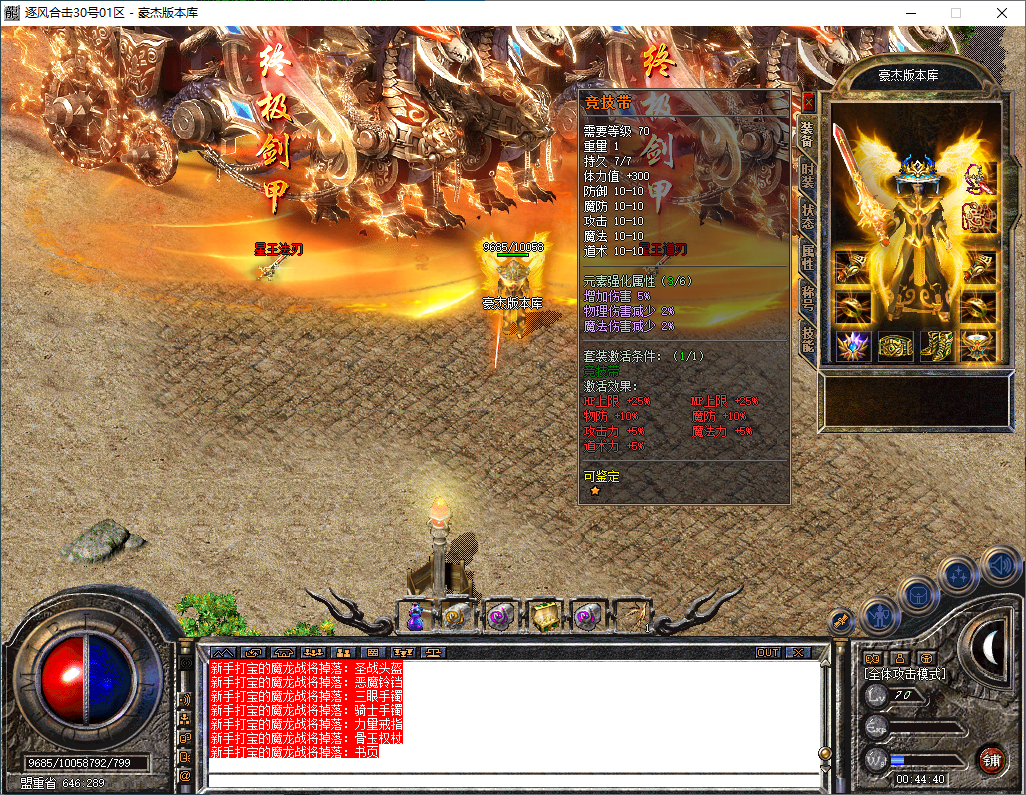
Task: Select the equipped golden boots slot
Action: 937,346
